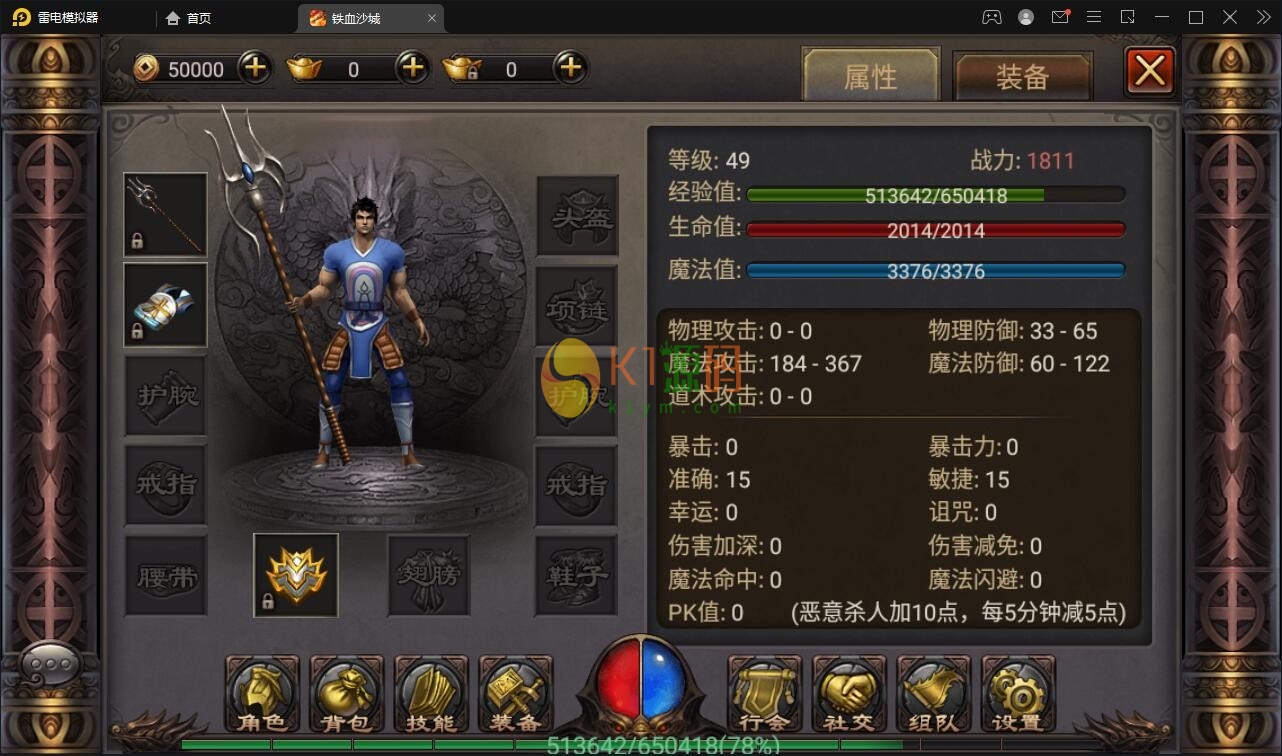Click the 鞋子 shoes equipment slot
This screenshot has height=756, width=1282.
pyautogui.click(x=577, y=575)
